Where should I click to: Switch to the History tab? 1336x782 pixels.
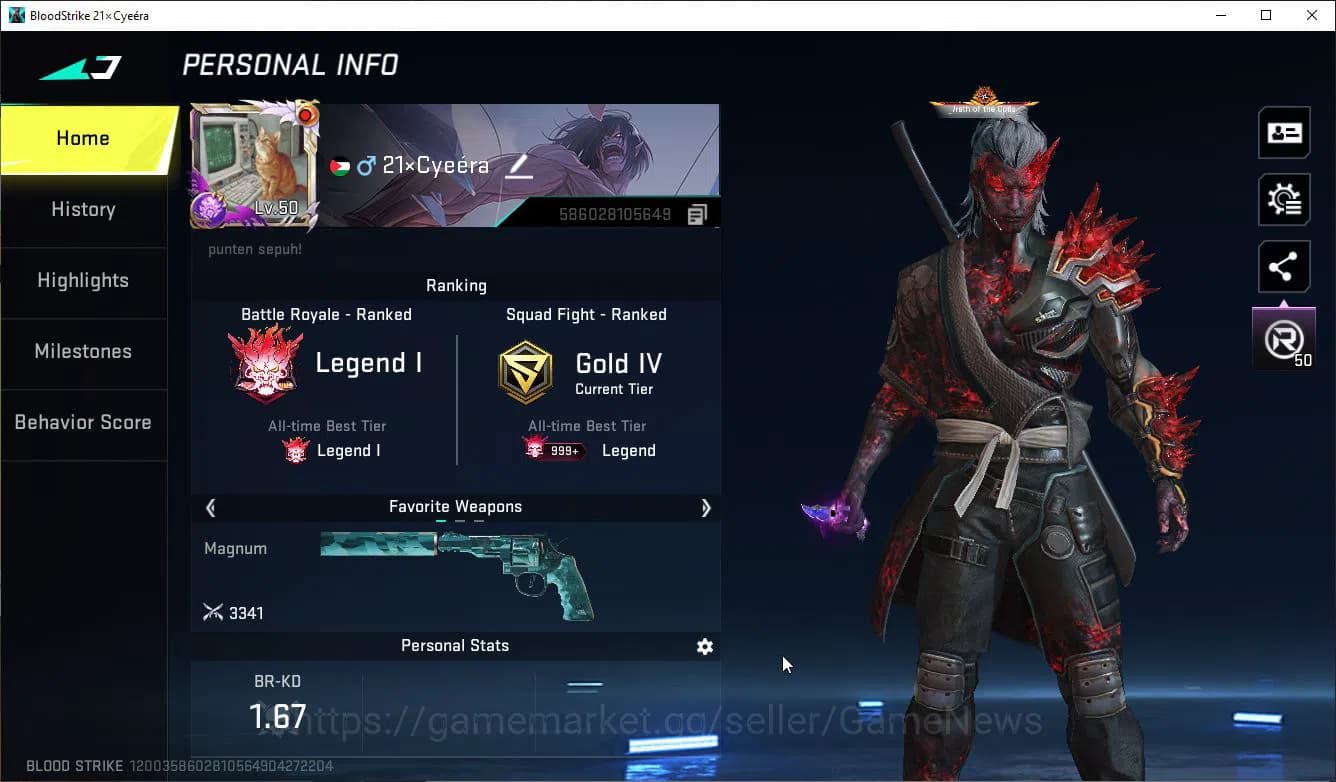point(83,210)
